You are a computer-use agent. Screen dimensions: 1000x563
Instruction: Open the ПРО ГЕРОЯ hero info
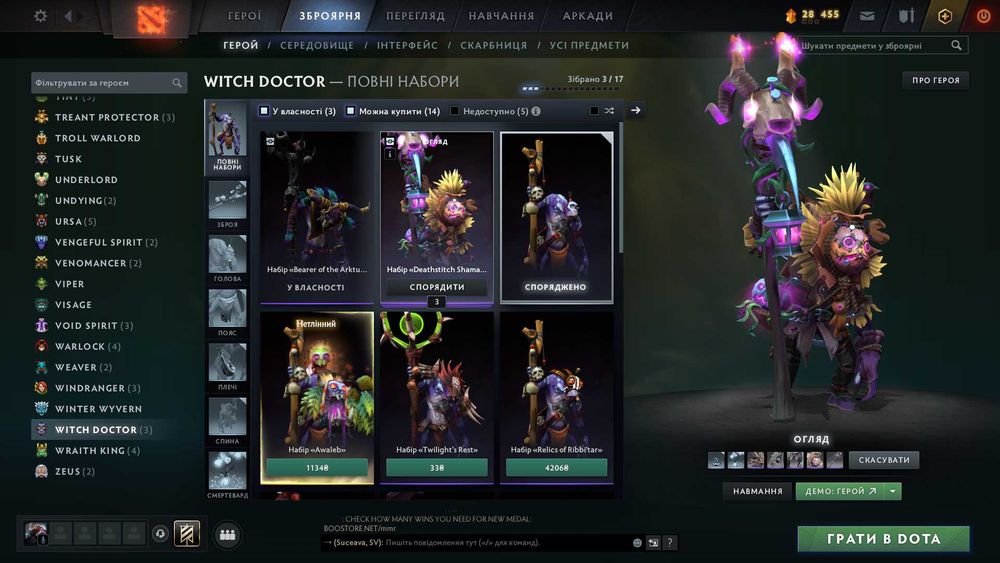click(x=935, y=80)
